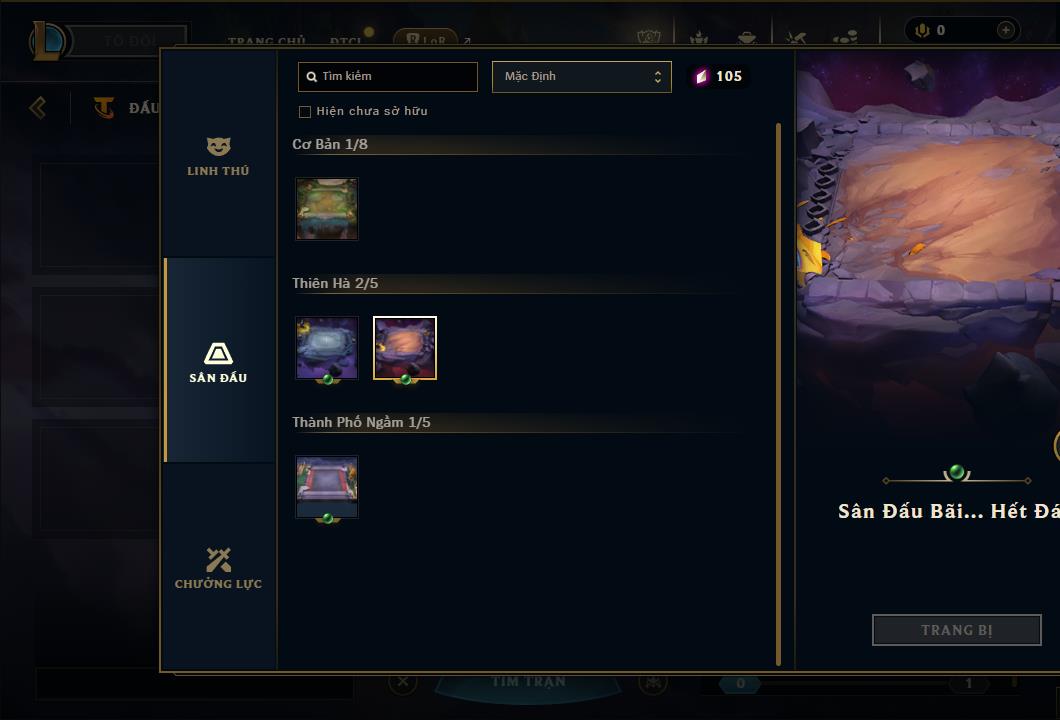Select the orange Thiên Hà arena thumbnail

tap(405, 348)
